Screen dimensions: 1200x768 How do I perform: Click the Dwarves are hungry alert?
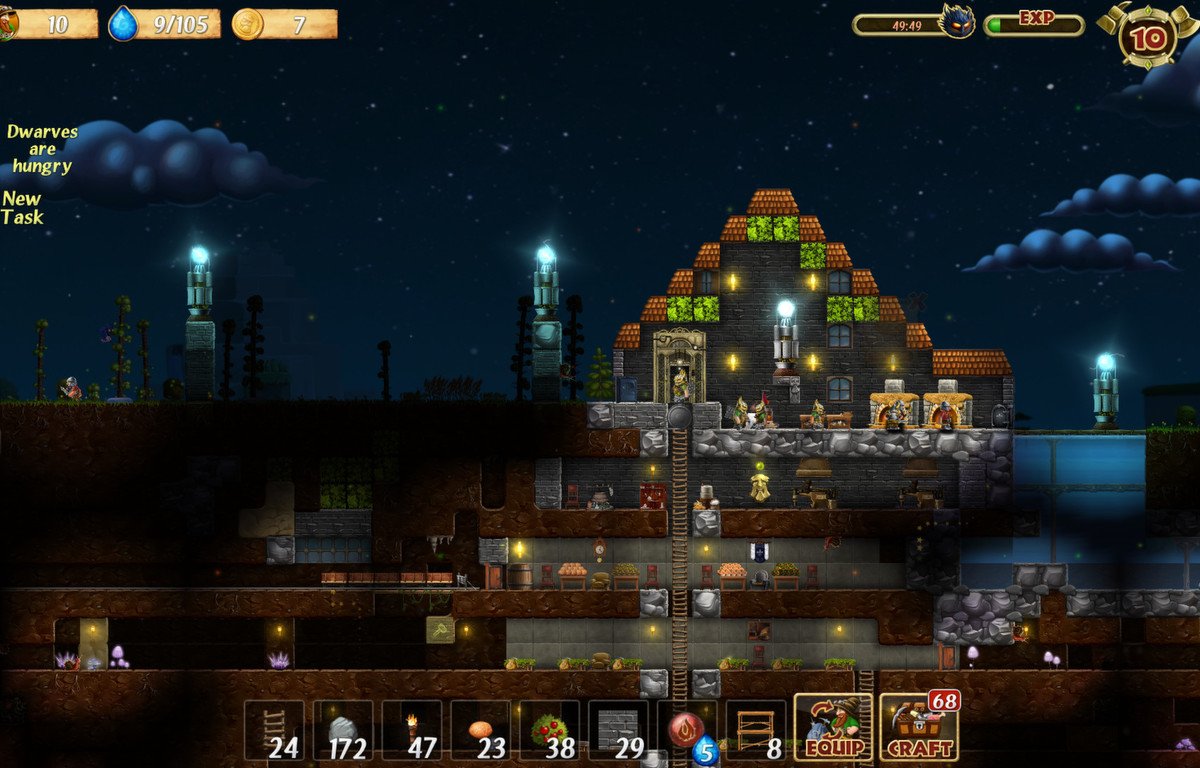[41, 149]
